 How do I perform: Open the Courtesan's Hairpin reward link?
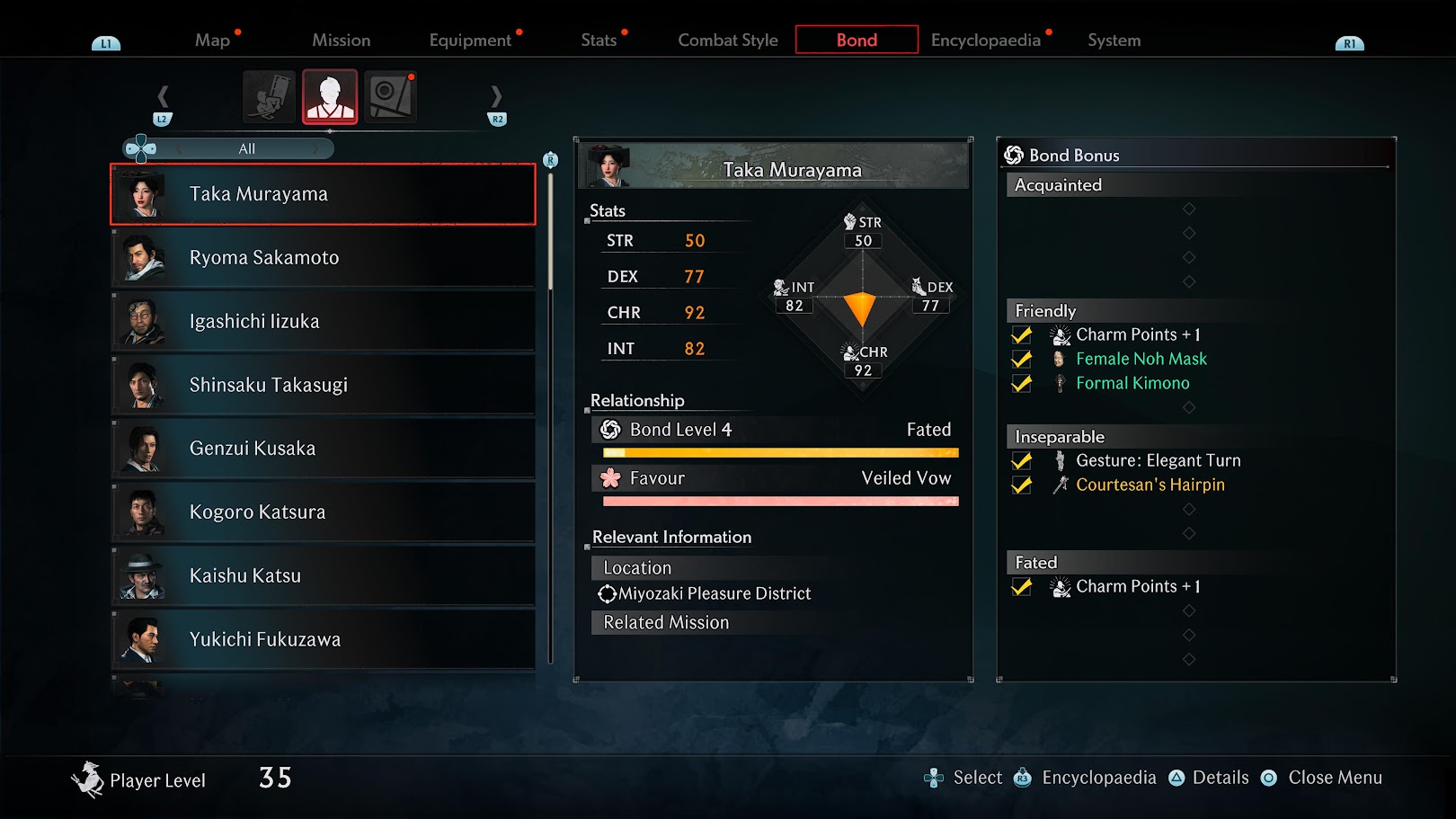tap(1150, 485)
